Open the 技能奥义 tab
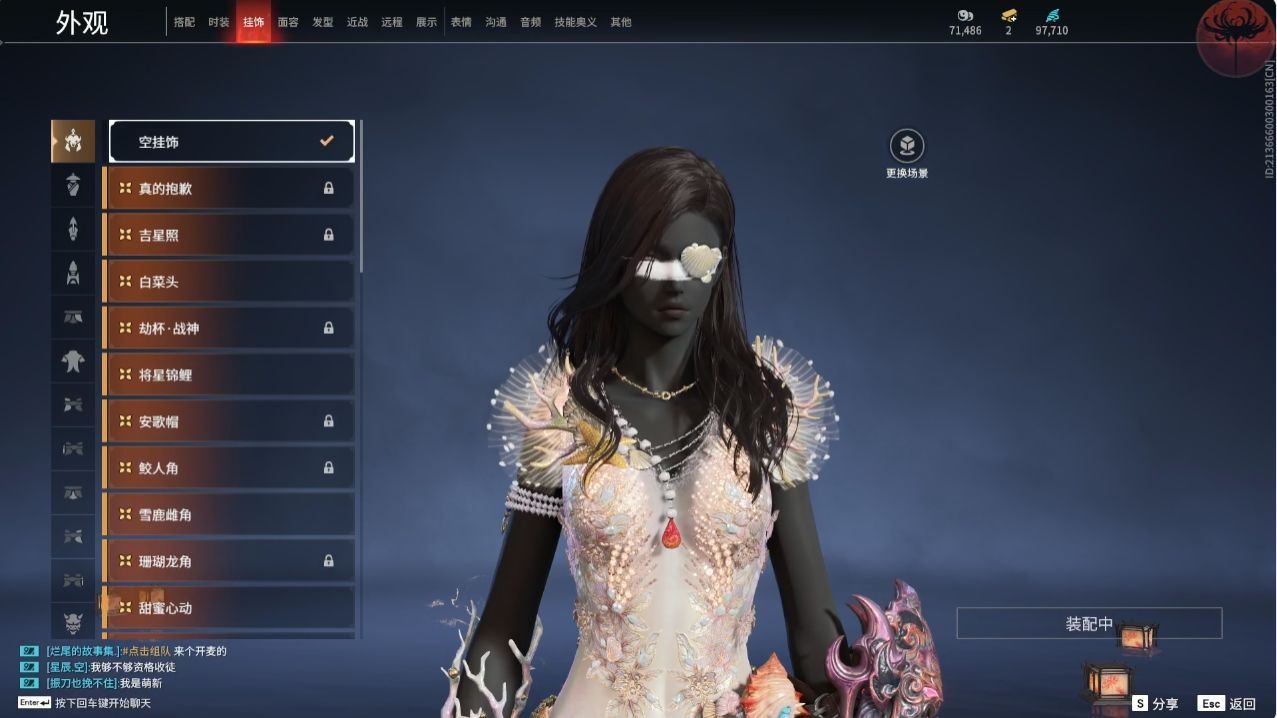This screenshot has height=718, width=1277. (x=575, y=22)
